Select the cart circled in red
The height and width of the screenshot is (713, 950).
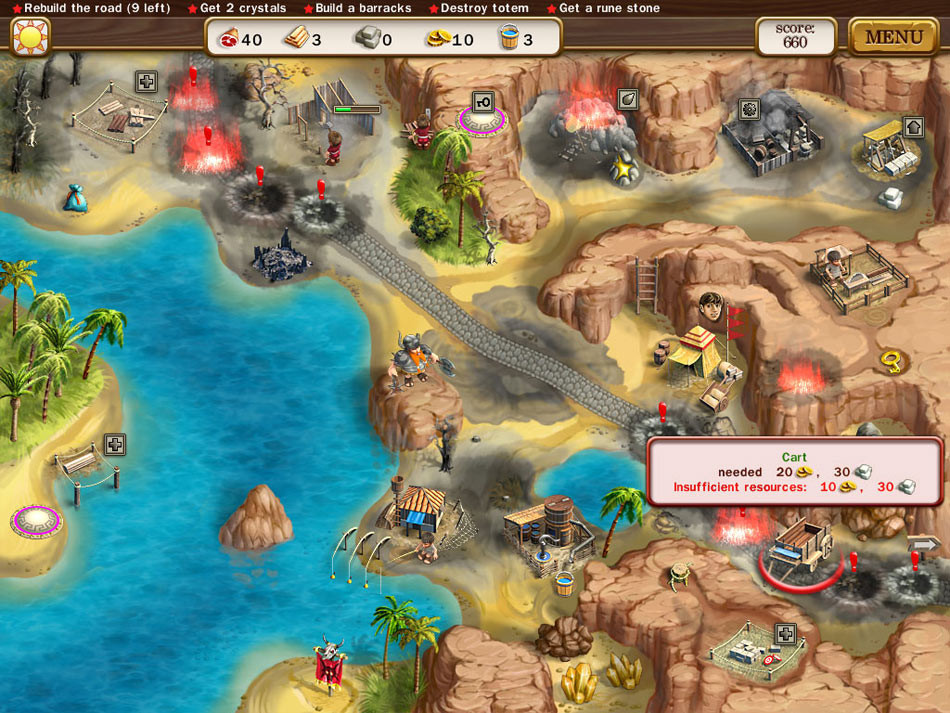pos(800,543)
